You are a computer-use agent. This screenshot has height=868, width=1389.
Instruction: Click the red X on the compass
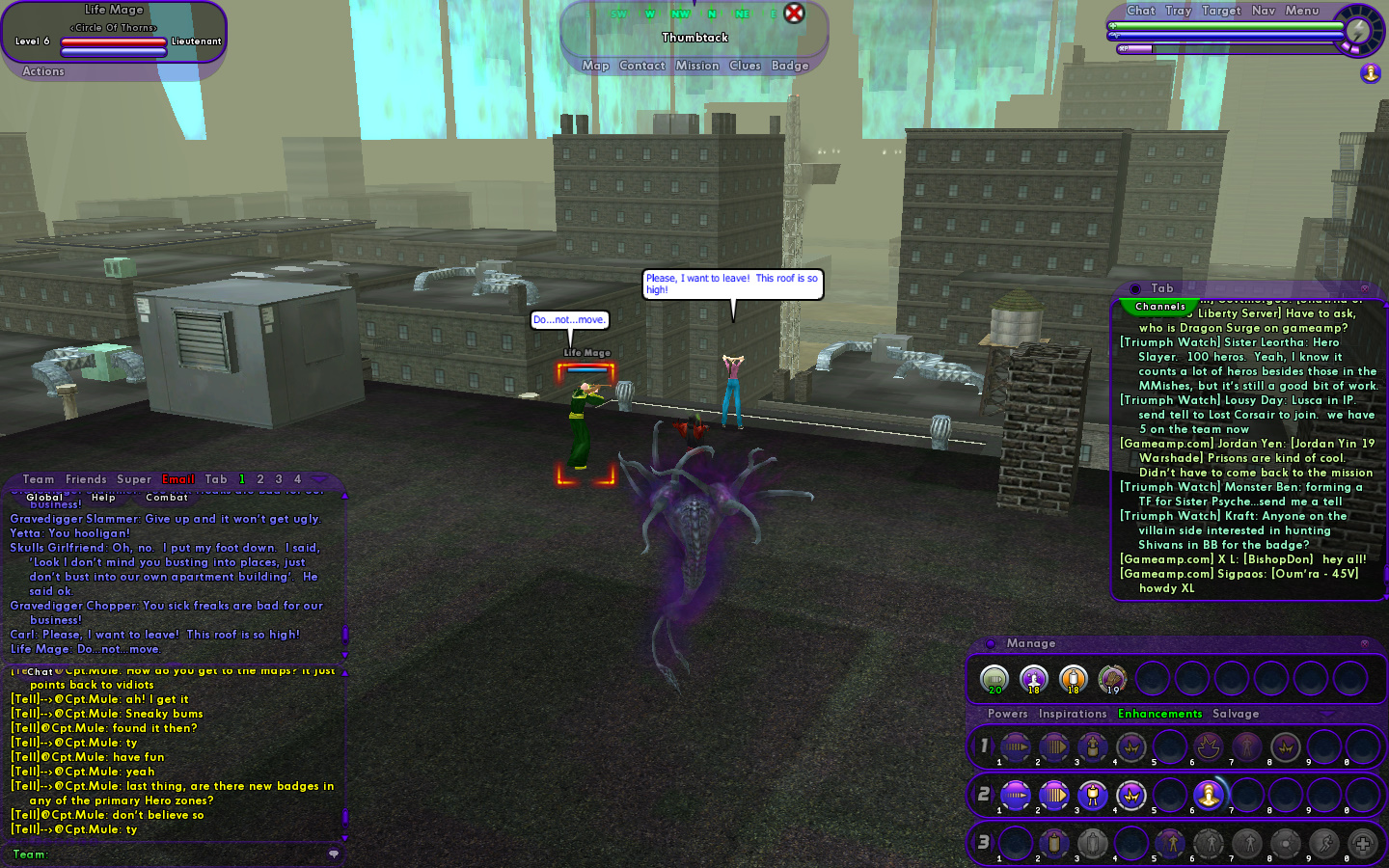tap(794, 14)
